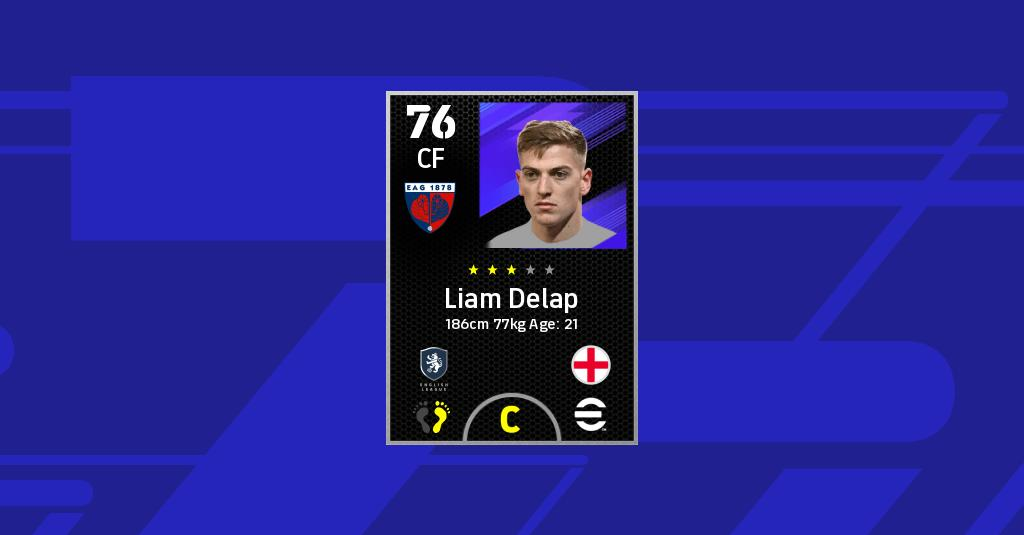Image resolution: width=1024 pixels, height=535 pixels.
Task: Click the EAG 1878 club badge
Action: pyautogui.click(x=431, y=206)
